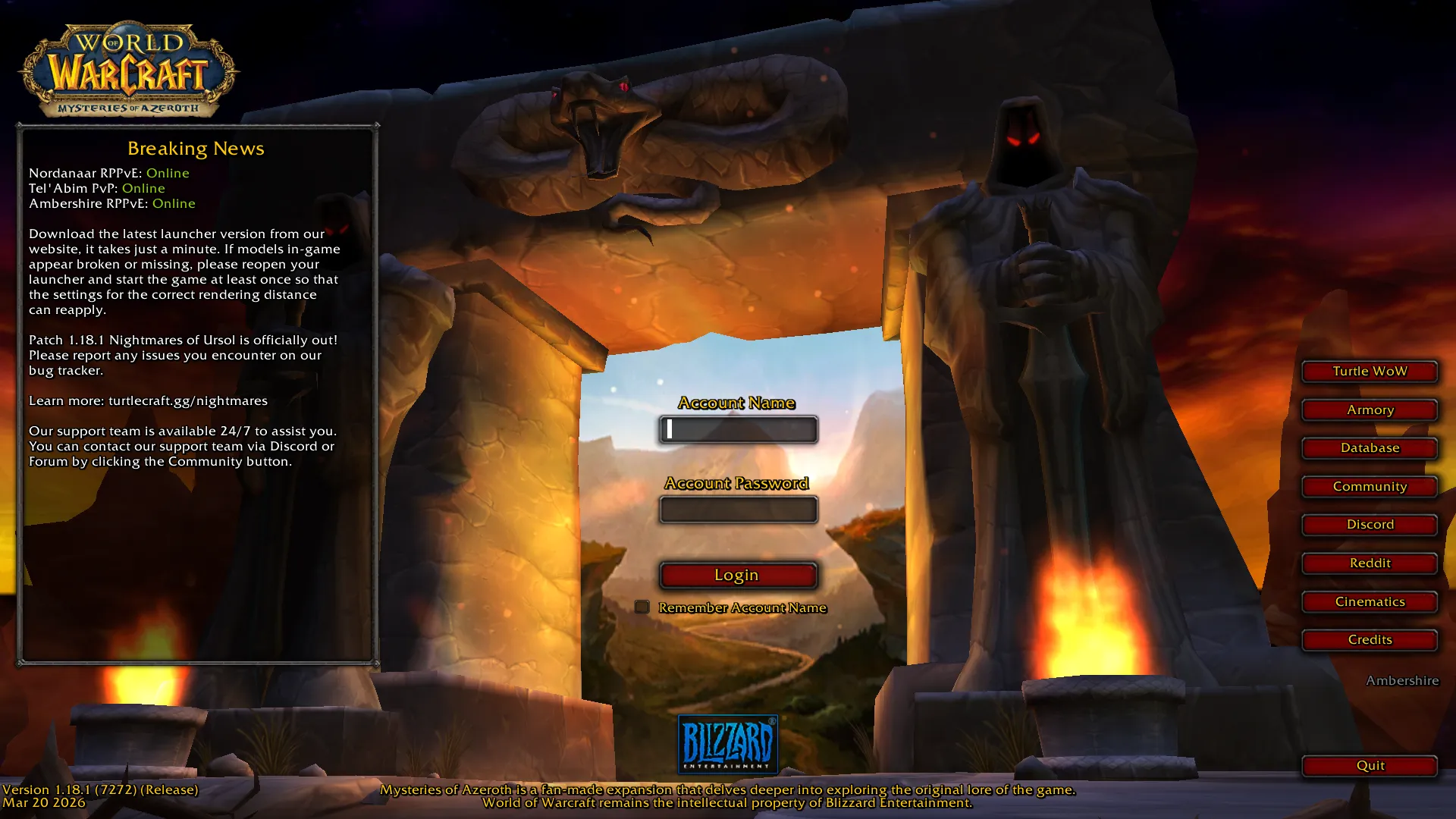This screenshot has width=1456, height=819.
Task: Log in with the red Login button
Action: pos(738,576)
